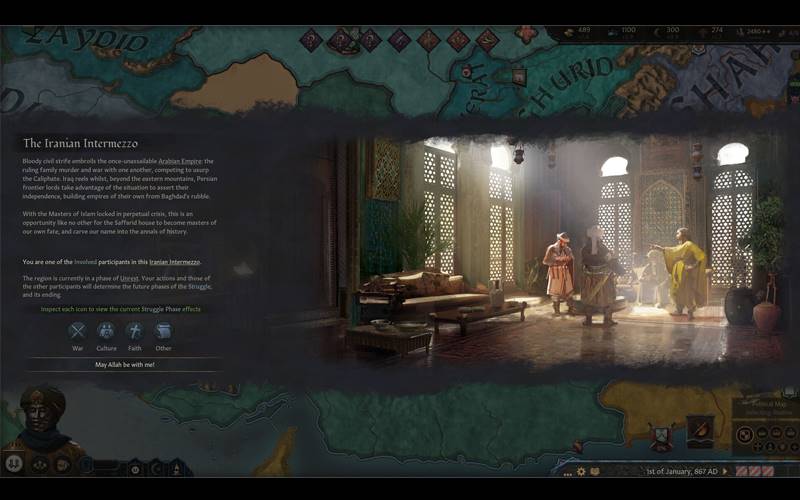Inspect the Other struggle phase icon
This screenshot has width=800, height=500.
[164, 331]
